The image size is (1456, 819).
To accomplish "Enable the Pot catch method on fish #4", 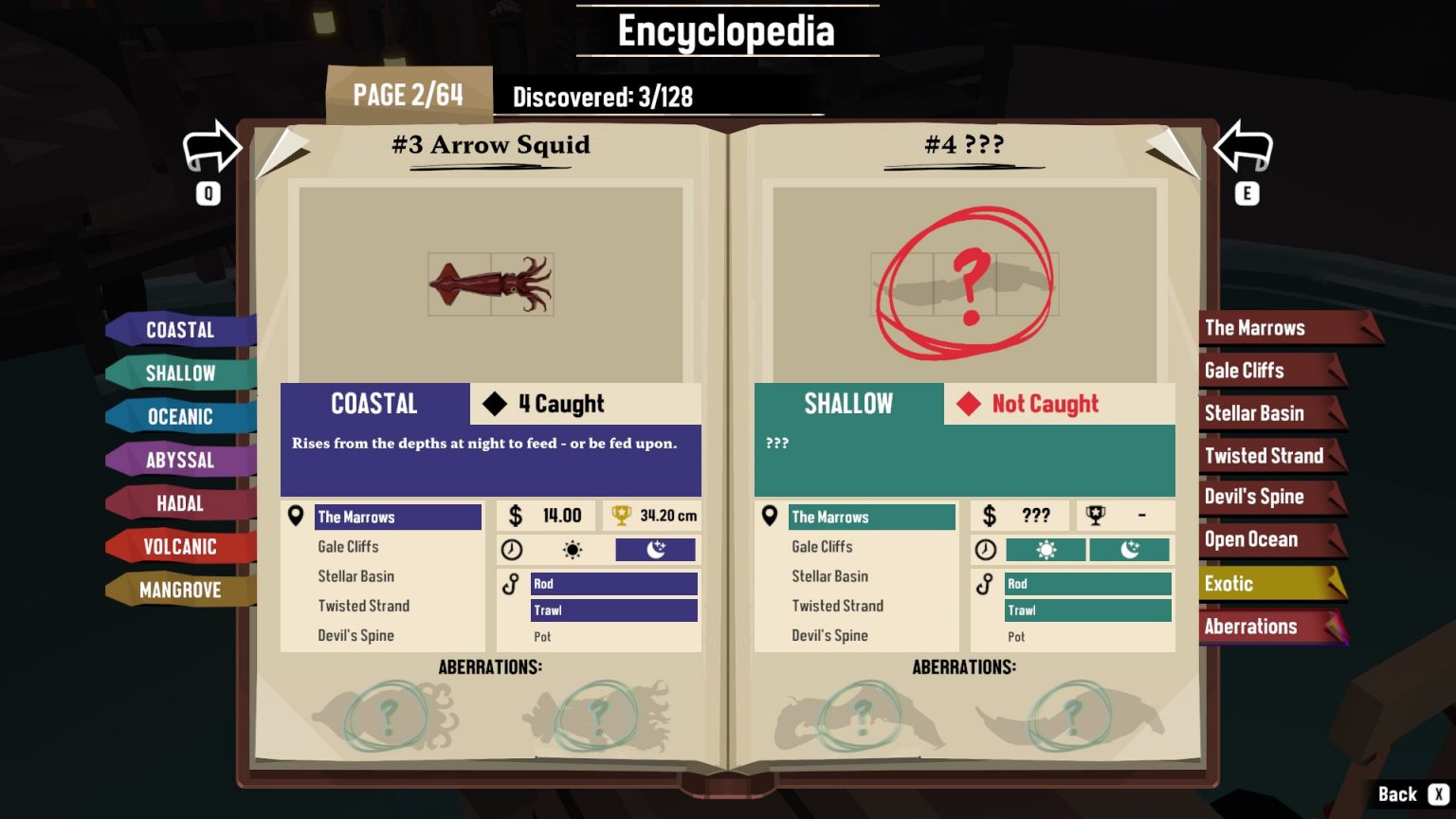I will click(1015, 637).
